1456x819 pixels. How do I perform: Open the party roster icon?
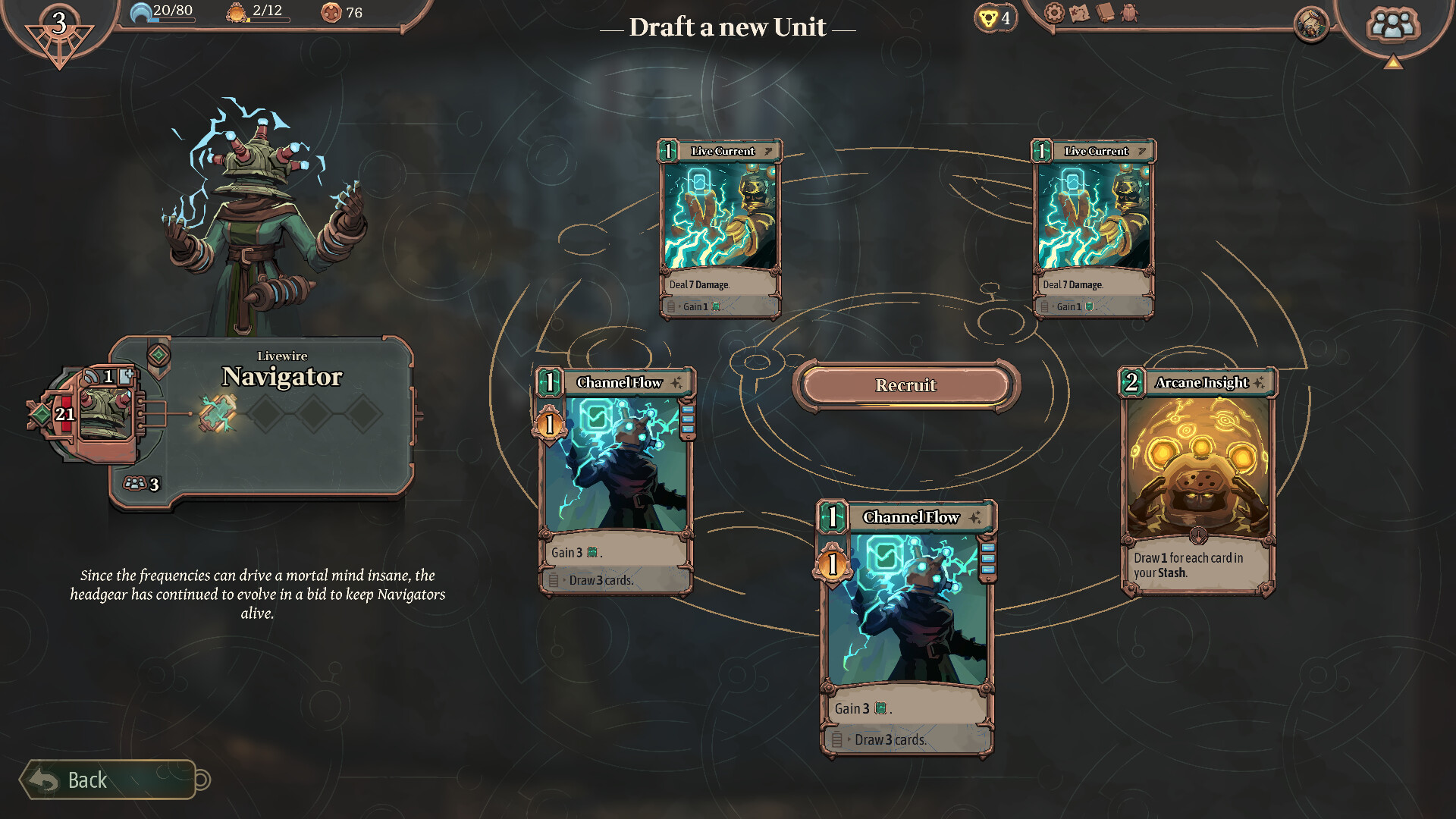pos(1392,25)
